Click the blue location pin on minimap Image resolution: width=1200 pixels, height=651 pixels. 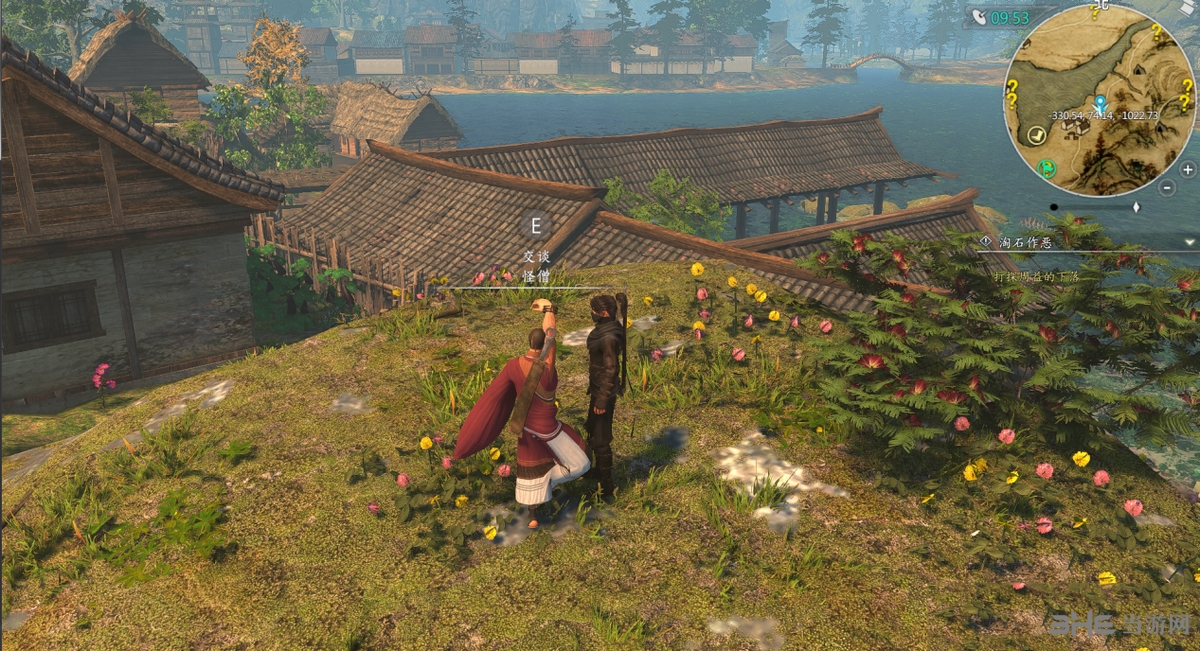click(x=1100, y=103)
